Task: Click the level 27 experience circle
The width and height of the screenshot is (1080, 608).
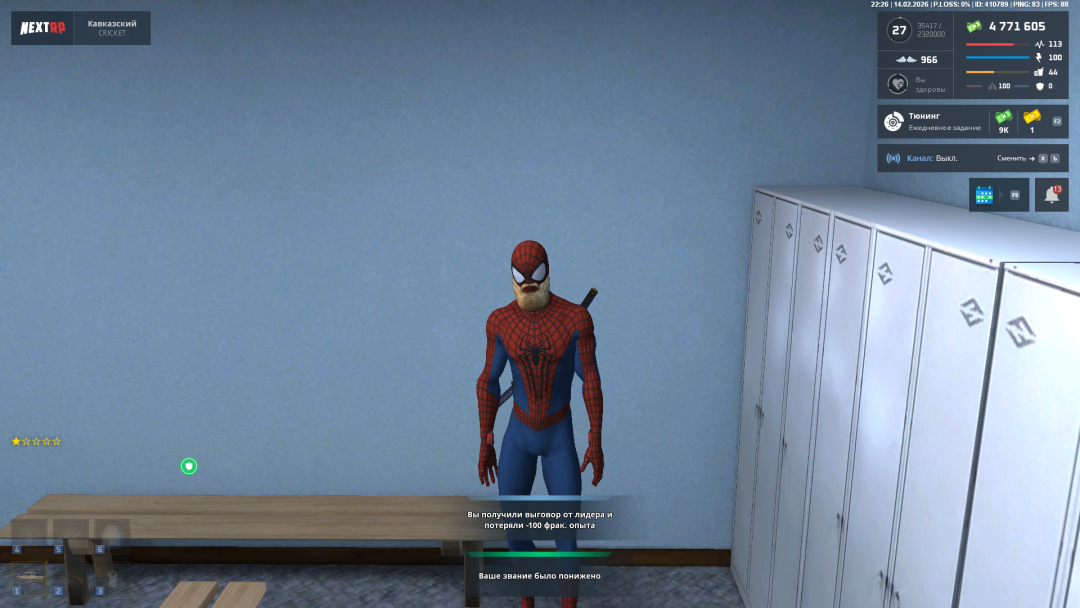Action: pos(899,30)
